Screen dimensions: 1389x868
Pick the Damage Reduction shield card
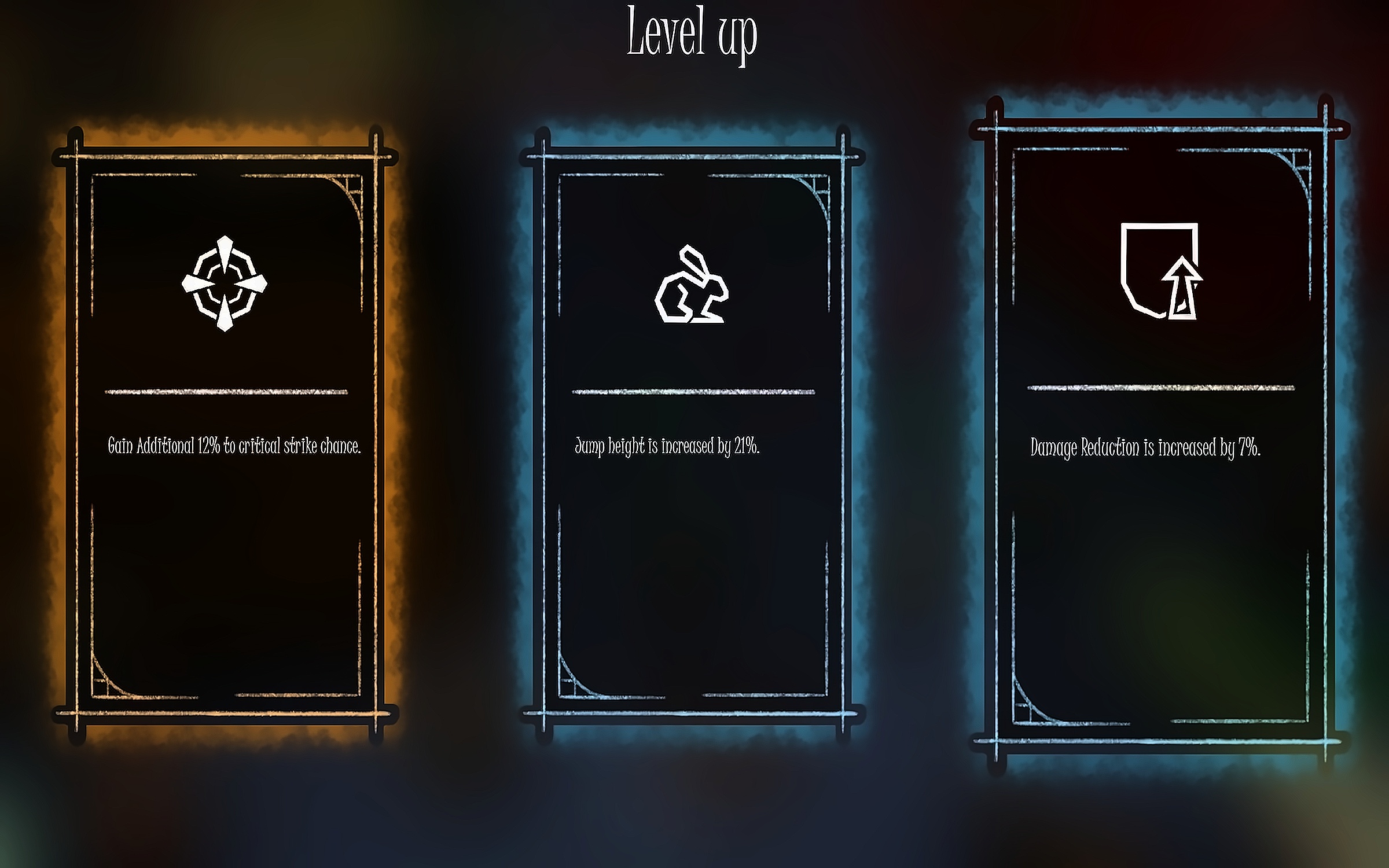tap(1160, 434)
